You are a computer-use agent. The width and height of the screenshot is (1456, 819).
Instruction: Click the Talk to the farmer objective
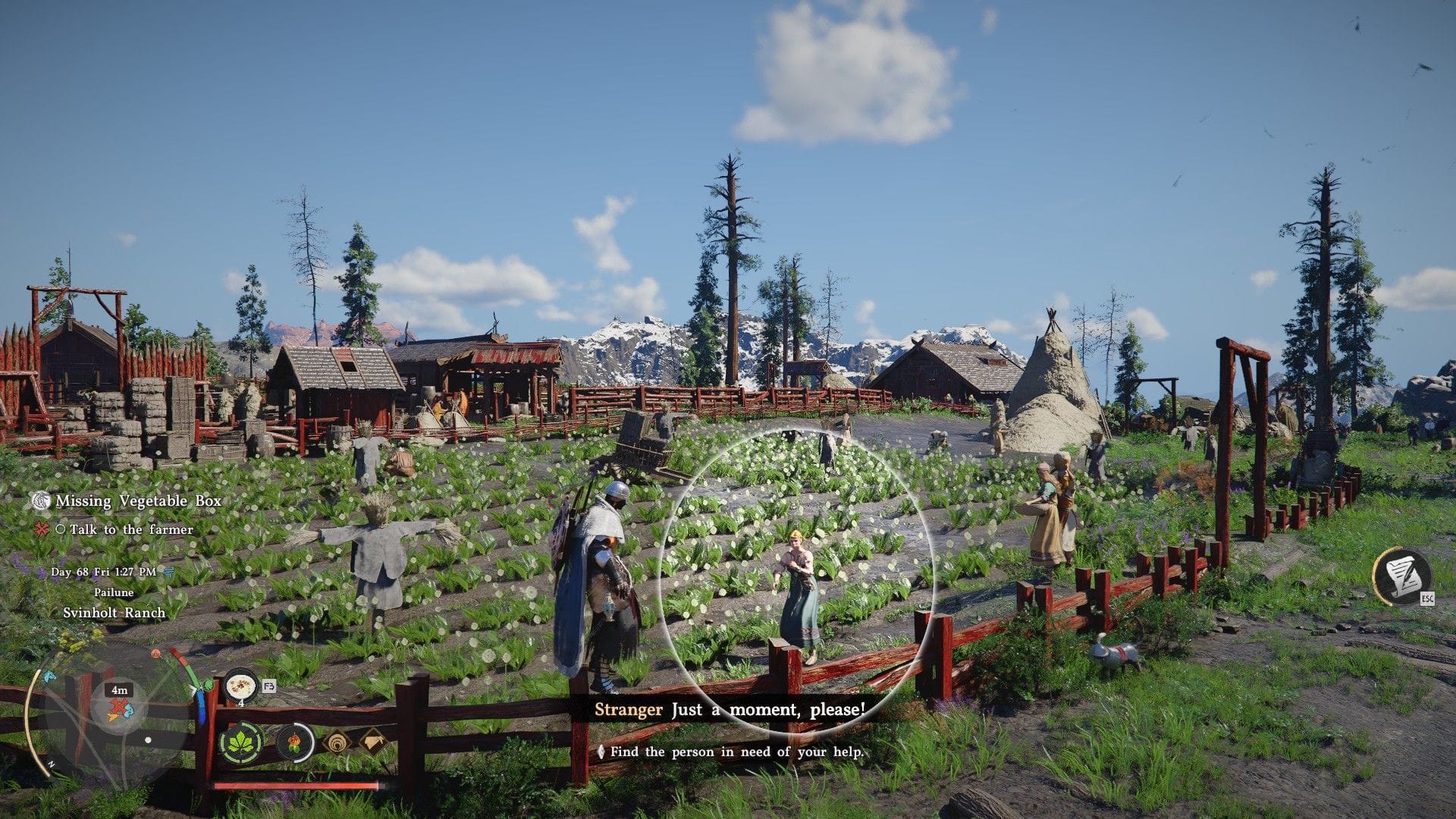pyautogui.click(x=130, y=529)
